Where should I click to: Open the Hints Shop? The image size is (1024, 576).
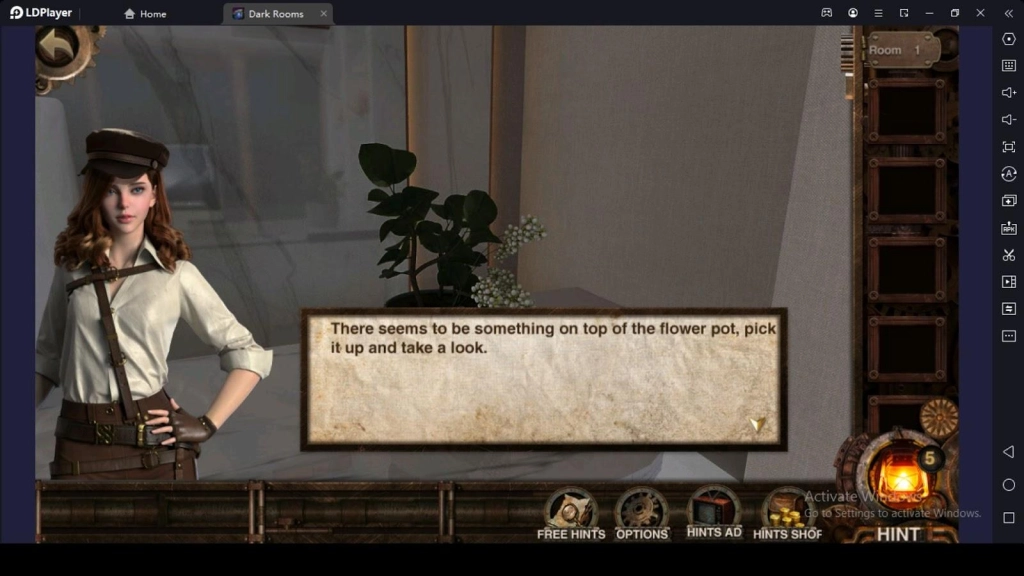click(x=787, y=512)
